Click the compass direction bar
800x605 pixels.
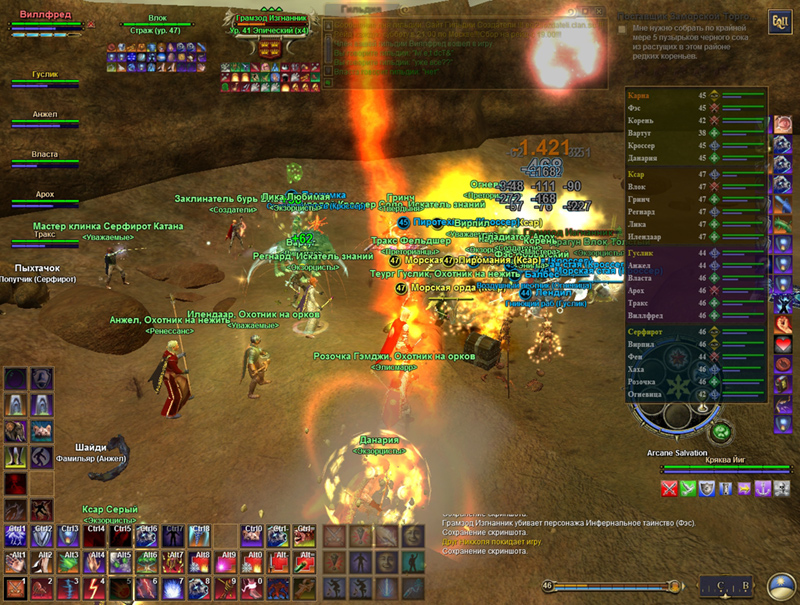coord(610,586)
